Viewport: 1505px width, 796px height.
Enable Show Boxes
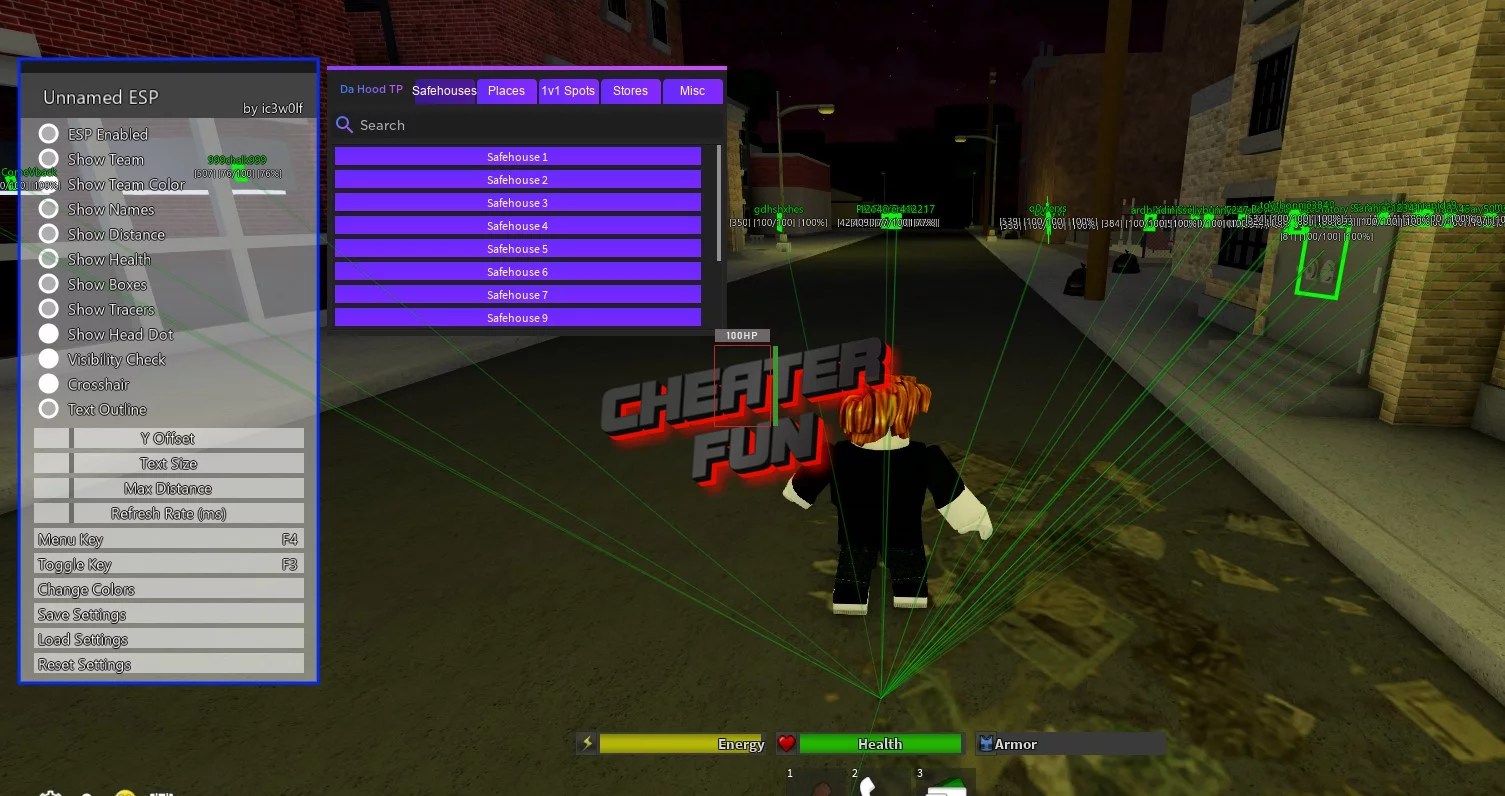pyautogui.click(x=49, y=284)
